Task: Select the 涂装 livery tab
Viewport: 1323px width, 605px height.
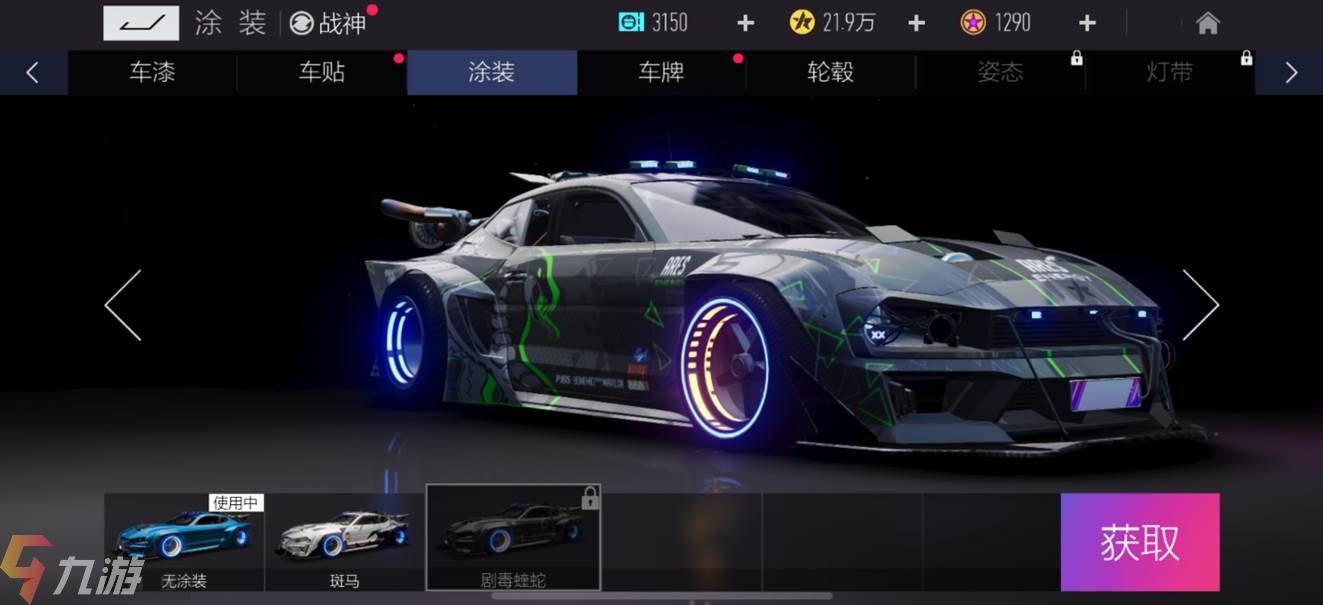Action: click(492, 72)
